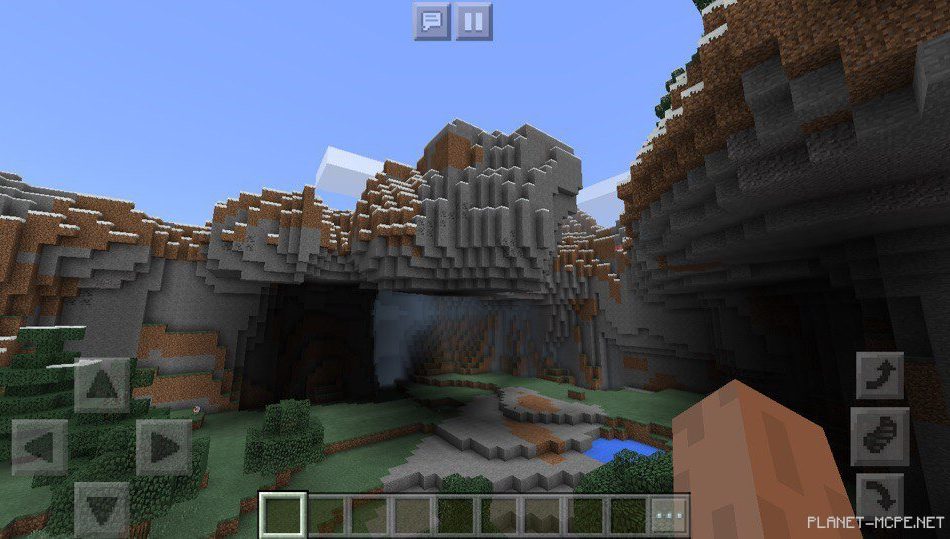Tap the move right arrow
Screen dimensions: 950x539
(x=163, y=446)
